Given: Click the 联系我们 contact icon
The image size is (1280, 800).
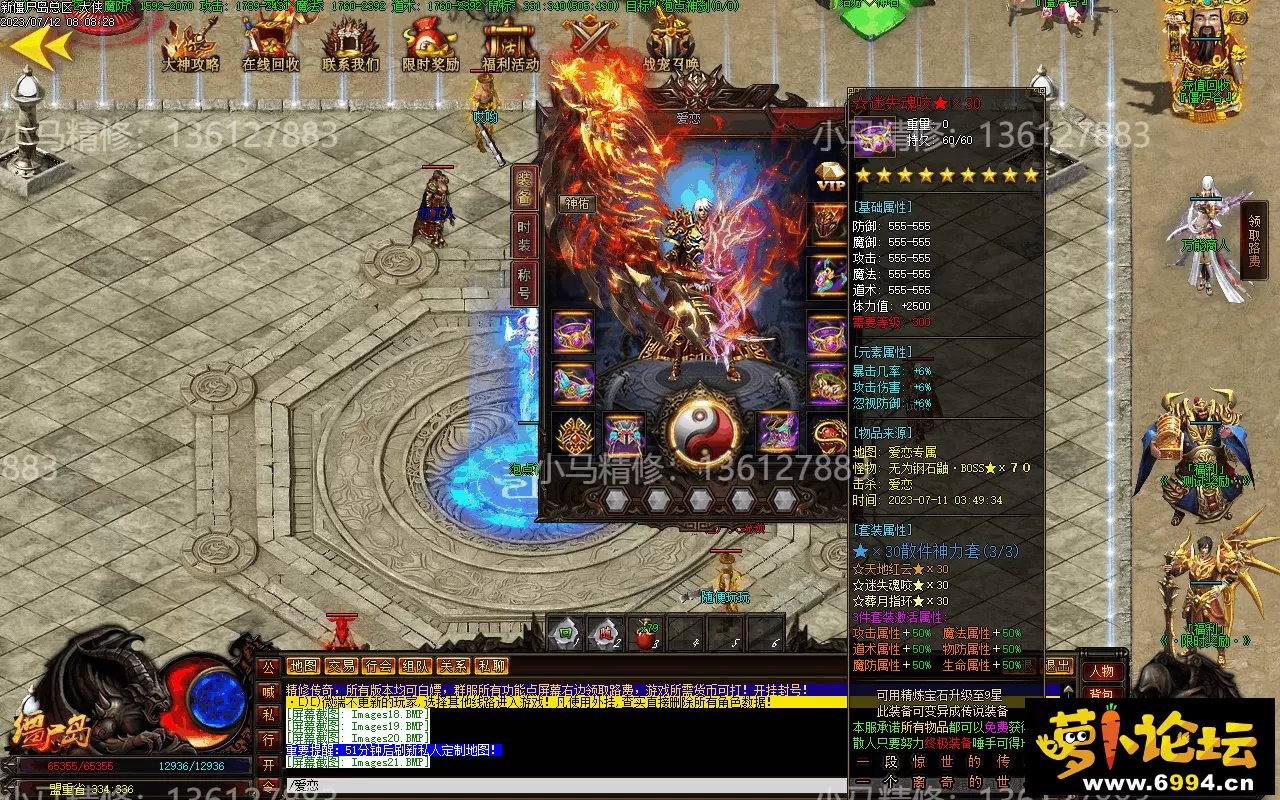Looking at the screenshot, I should point(350,45).
